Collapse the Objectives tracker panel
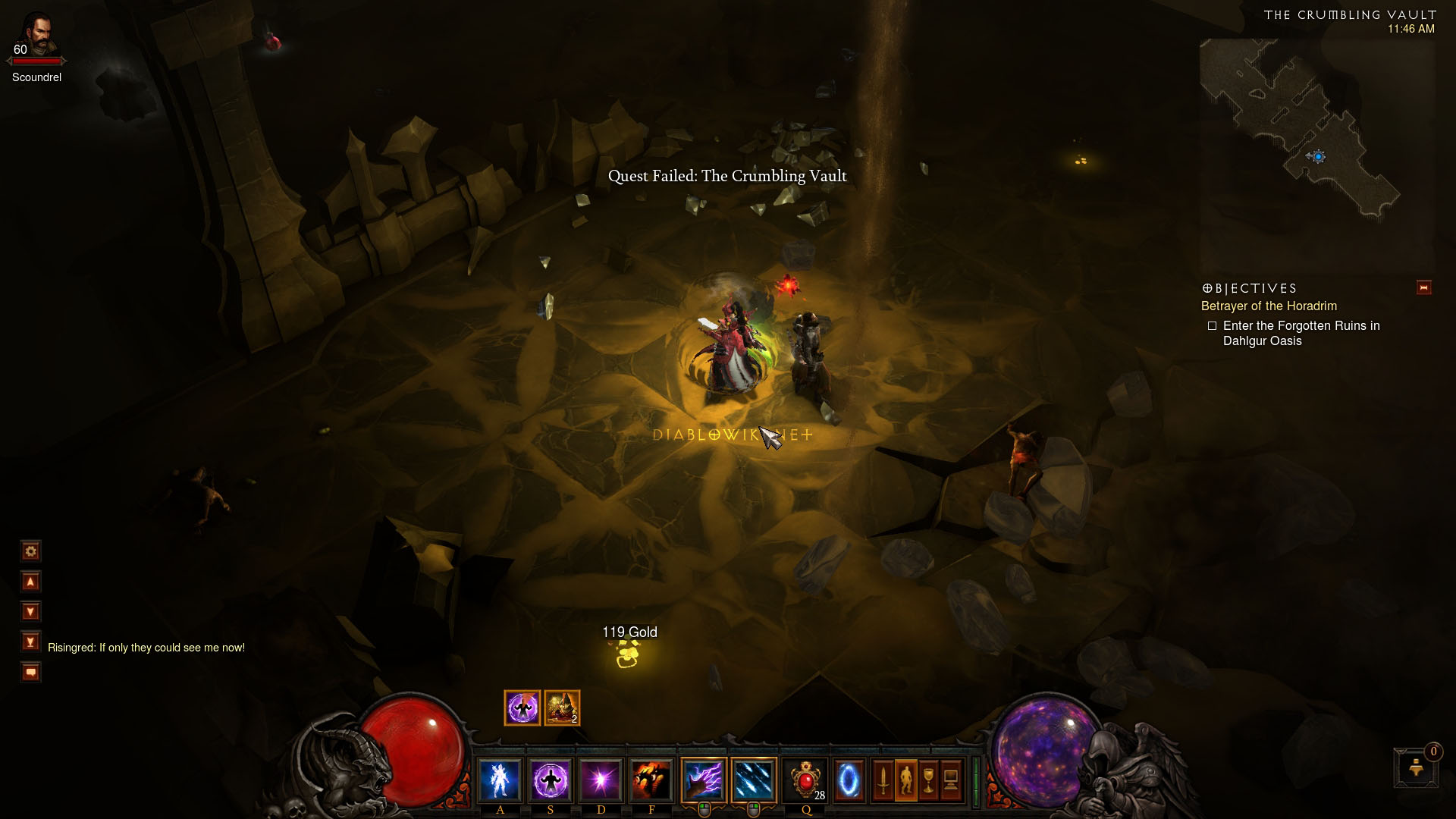This screenshot has height=819, width=1456. (x=1423, y=287)
